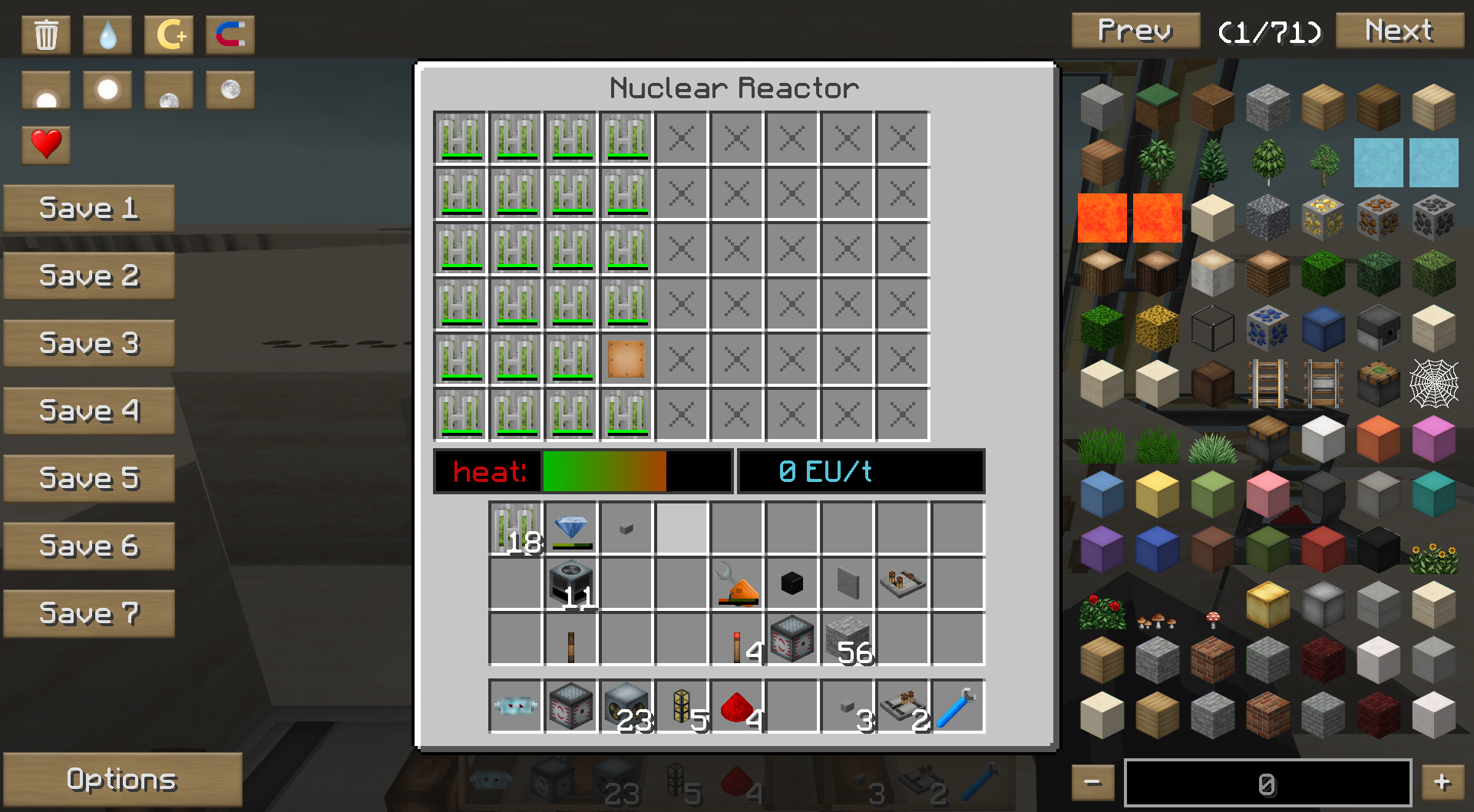
Task: Increase item amount with plus button
Action: [x=1442, y=782]
